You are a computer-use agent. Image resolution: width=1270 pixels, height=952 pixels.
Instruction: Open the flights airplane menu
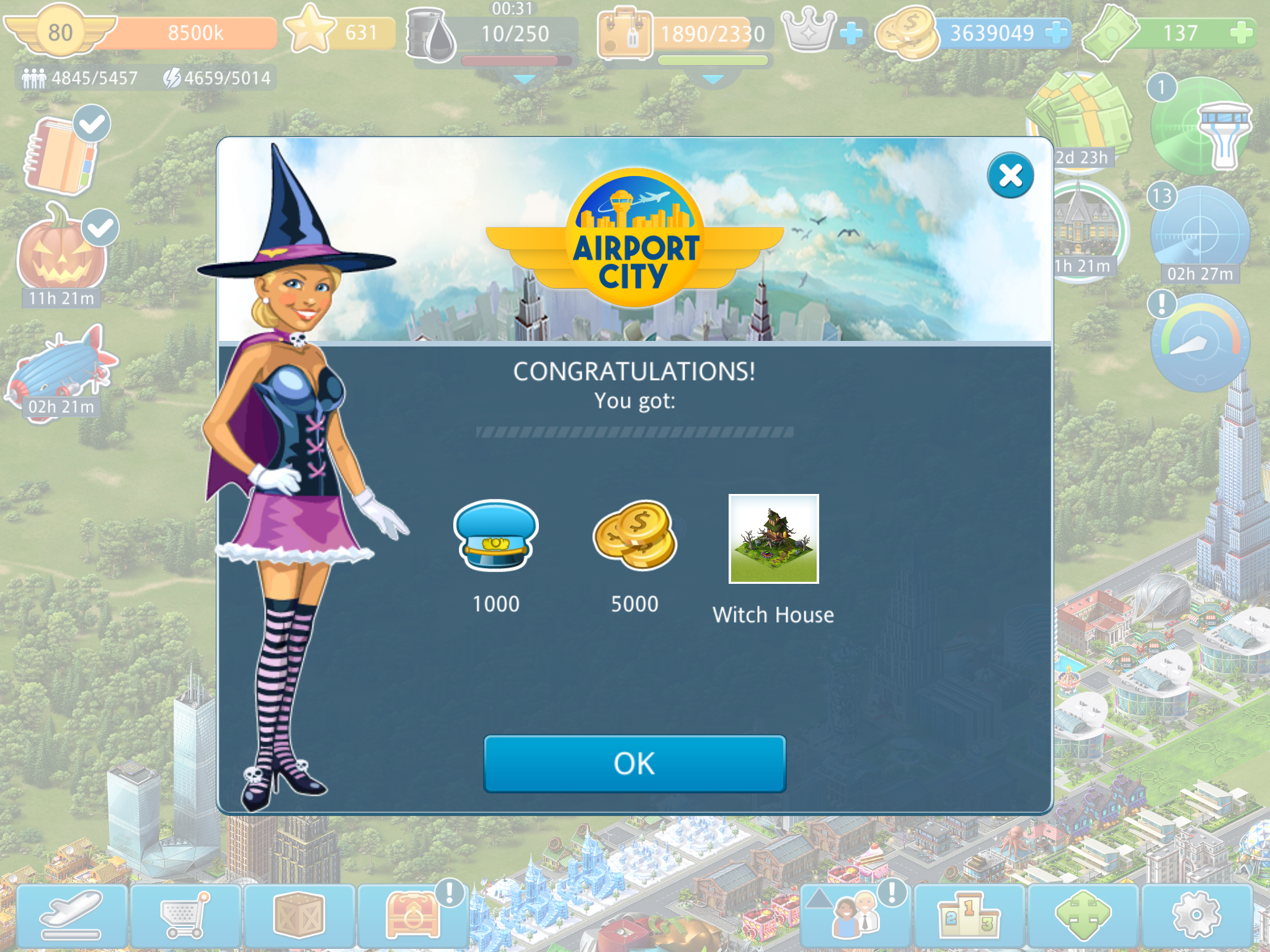point(72,915)
